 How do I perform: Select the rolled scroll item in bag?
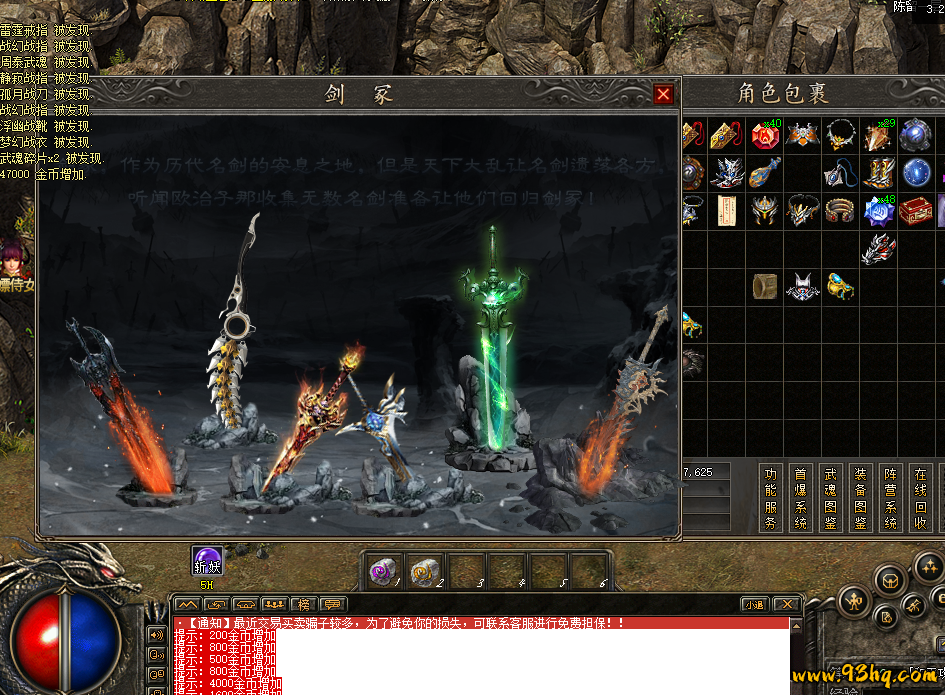766,286
